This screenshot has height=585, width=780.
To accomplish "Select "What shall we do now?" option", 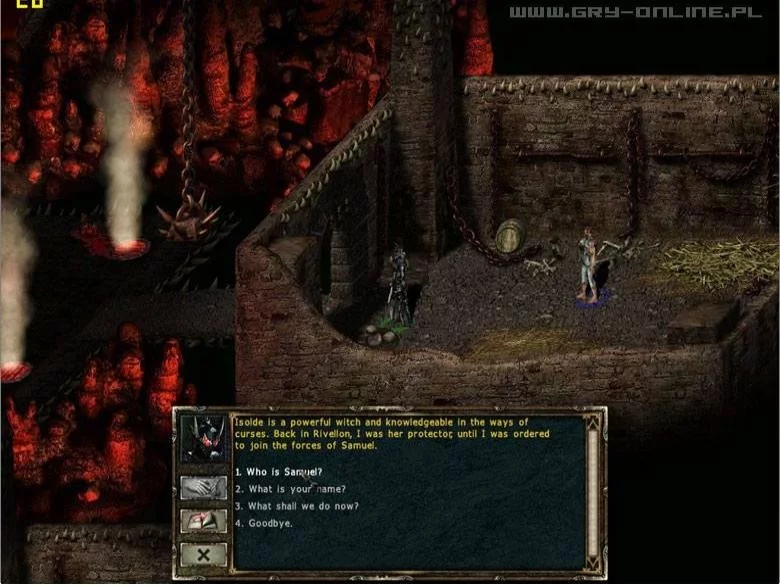I will [x=297, y=505].
